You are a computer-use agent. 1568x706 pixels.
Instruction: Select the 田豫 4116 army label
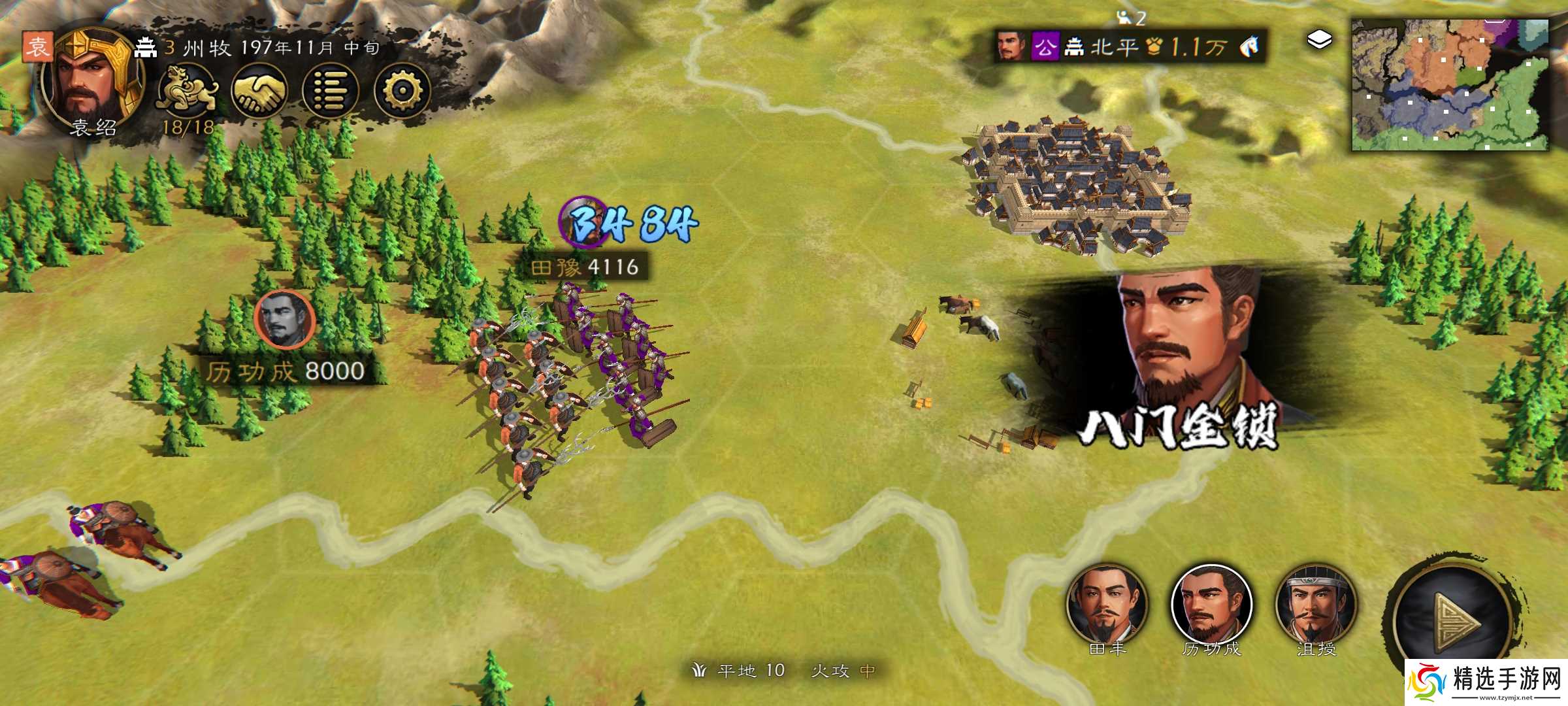coord(585,267)
